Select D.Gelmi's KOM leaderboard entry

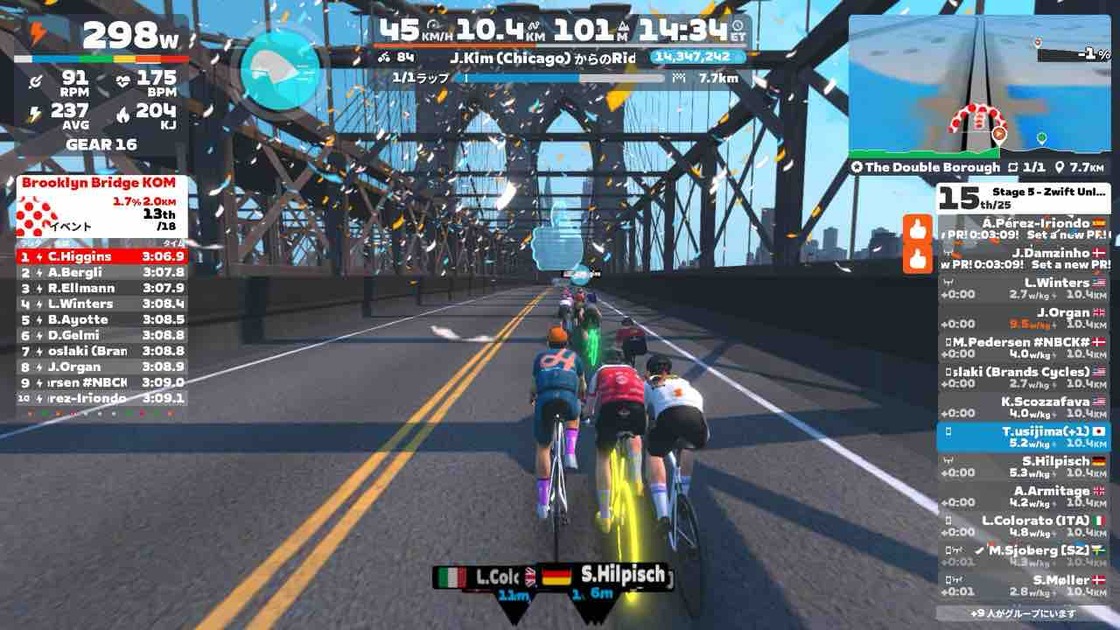pyautogui.click(x=102, y=335)
